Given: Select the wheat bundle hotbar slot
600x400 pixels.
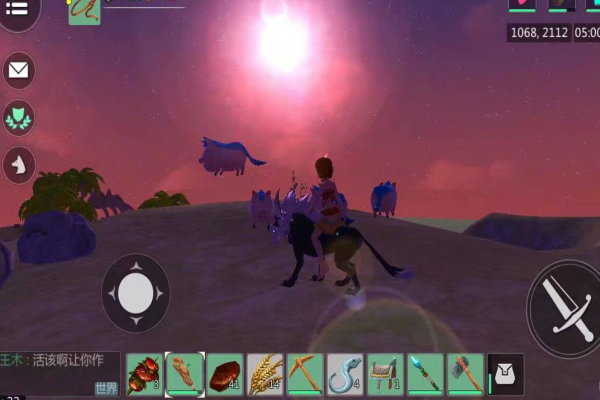Looking at the screenshot, I should click(x=265, y=374).
